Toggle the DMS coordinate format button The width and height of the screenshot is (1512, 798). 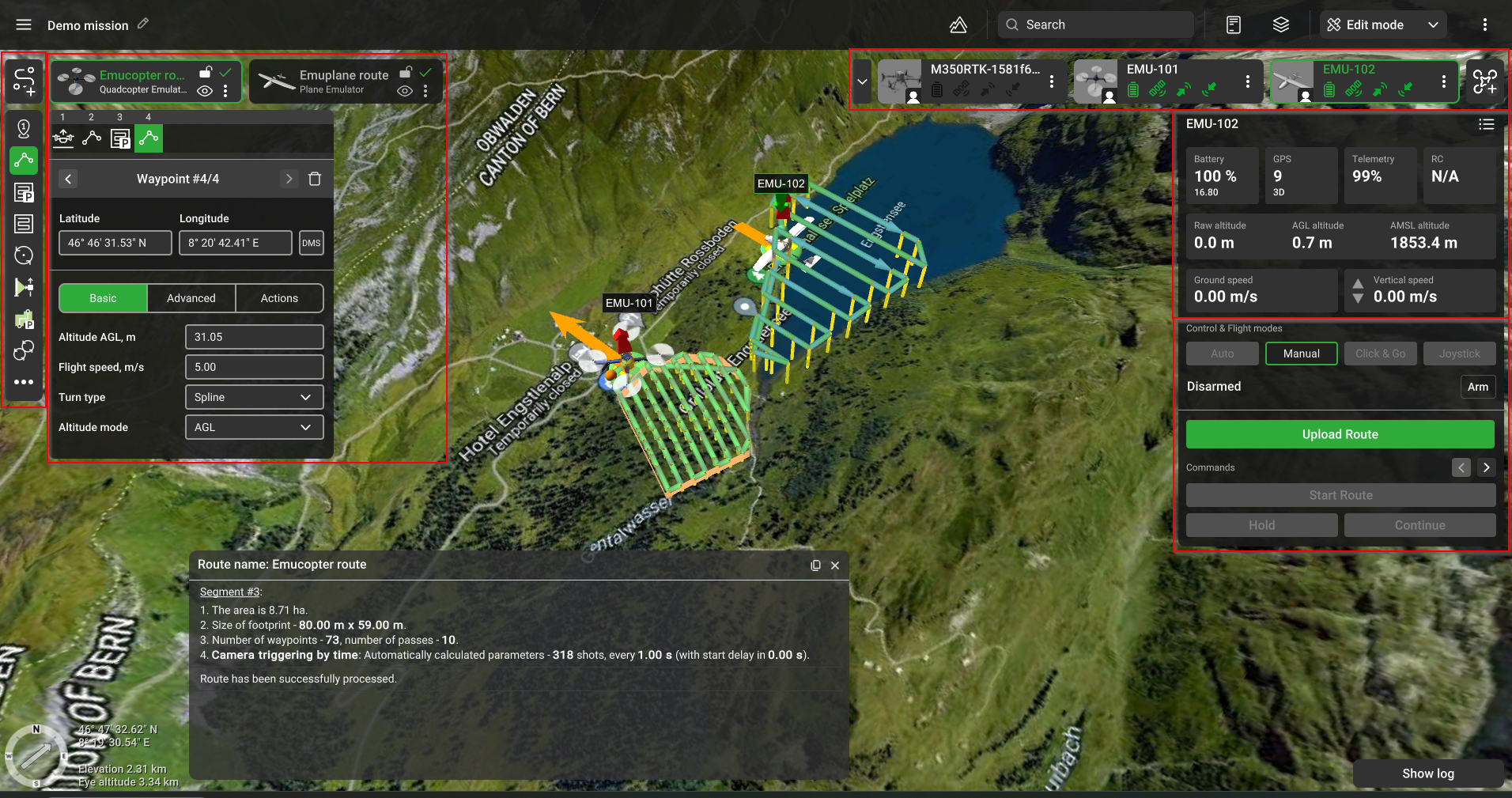(x=312, y=243)
